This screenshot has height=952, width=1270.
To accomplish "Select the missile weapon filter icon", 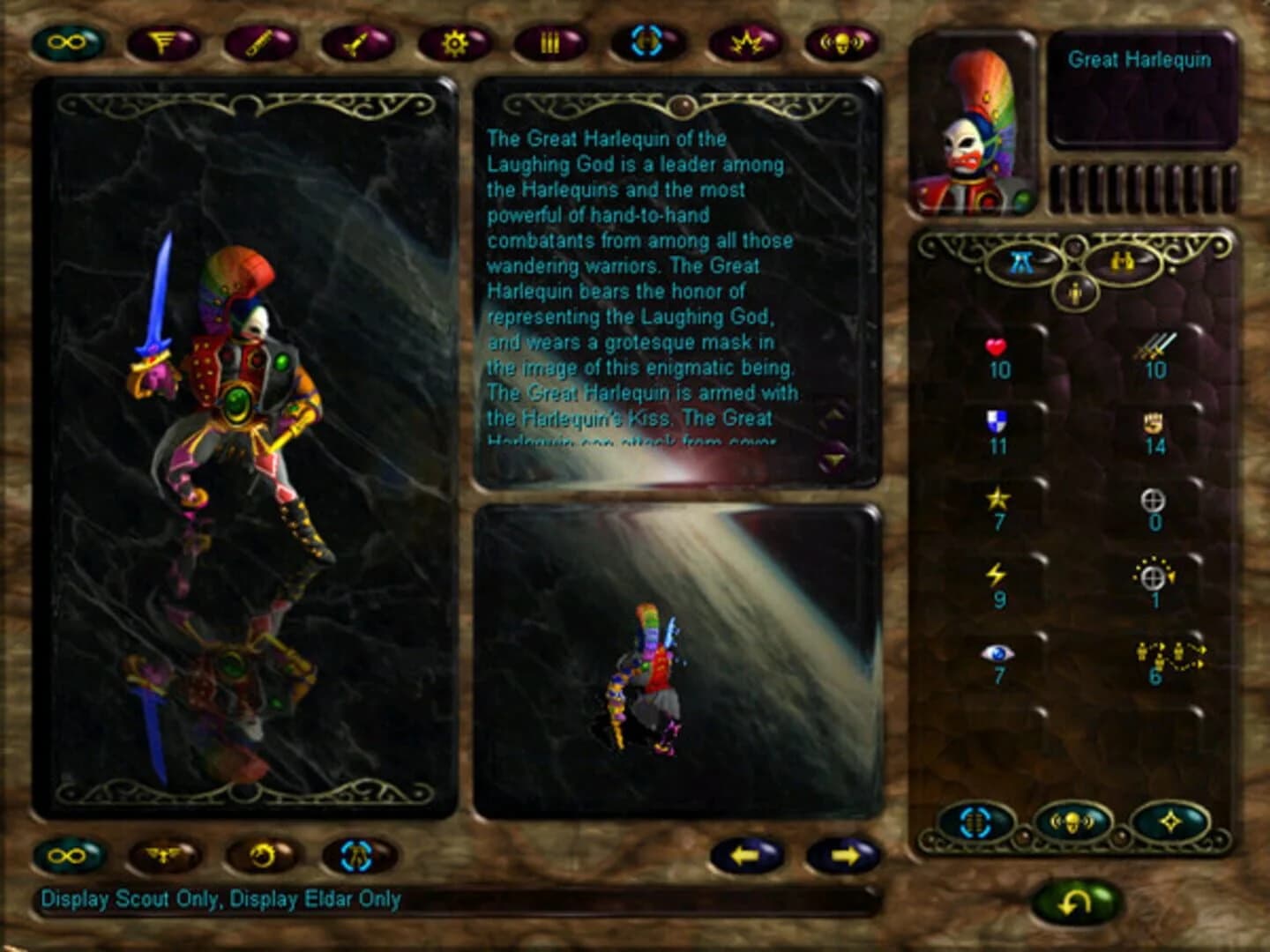I will point(354,40).
